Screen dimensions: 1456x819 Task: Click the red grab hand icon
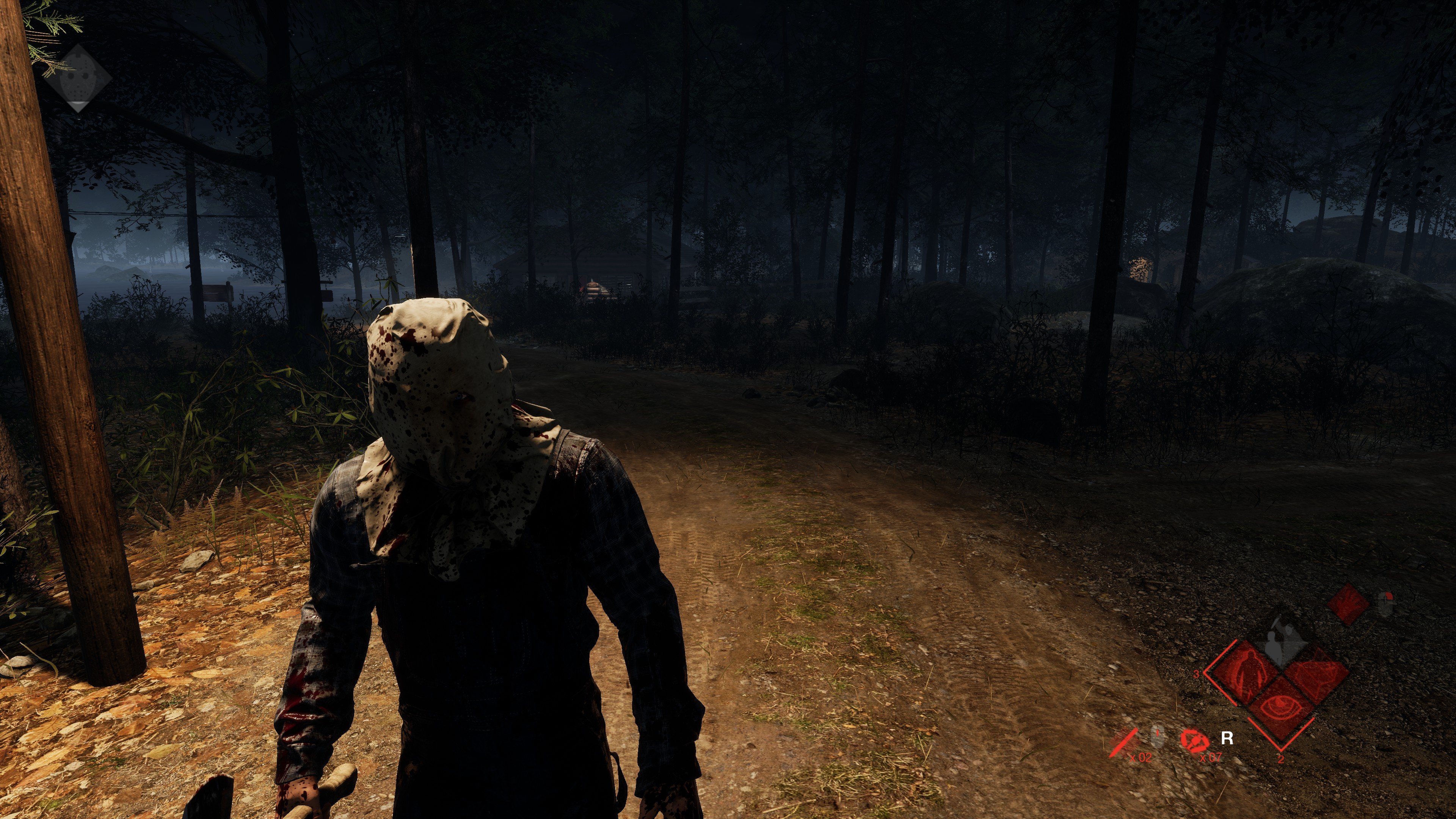(1348, 604)
